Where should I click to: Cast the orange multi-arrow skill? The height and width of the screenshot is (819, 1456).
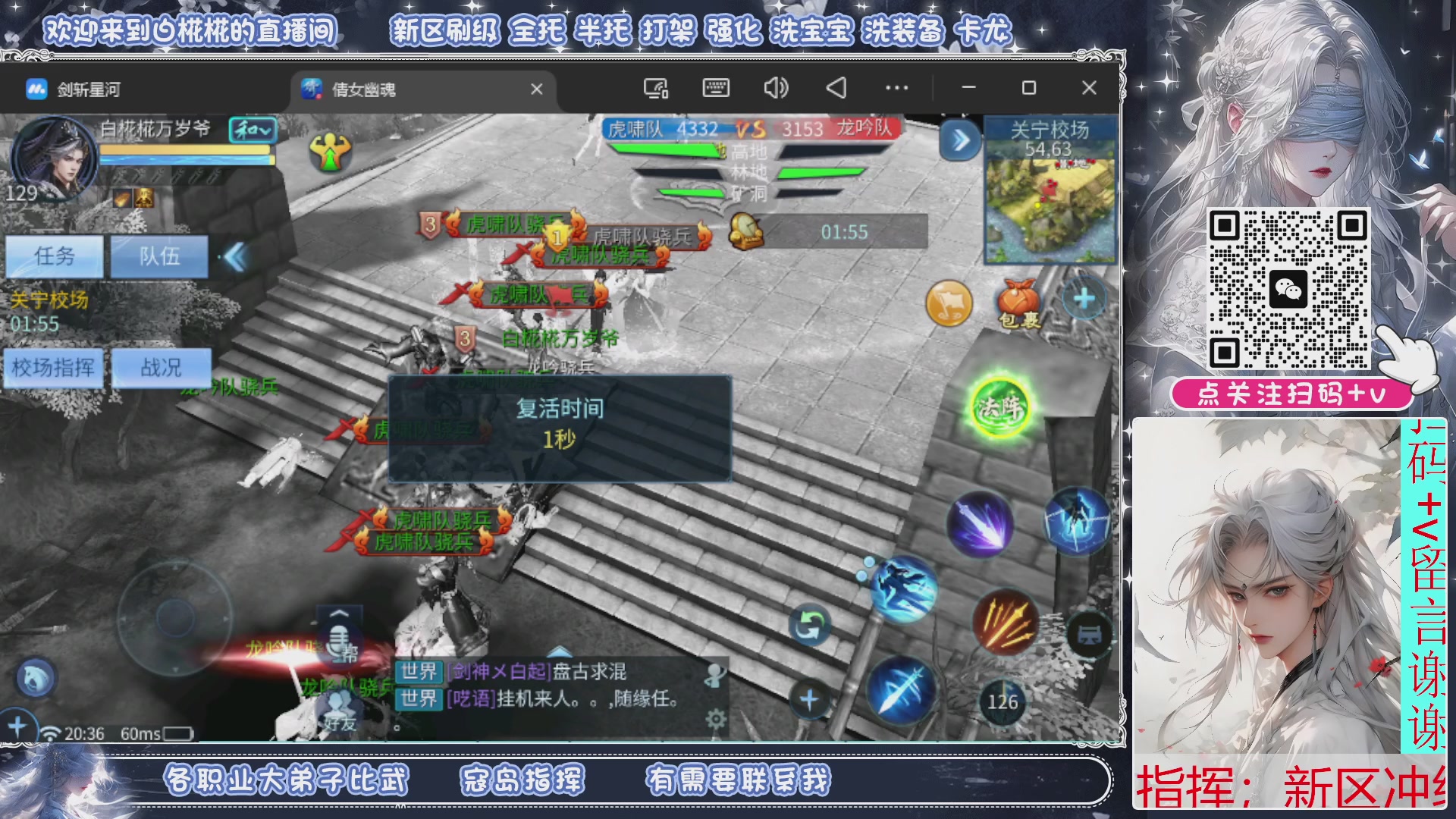pyautogui.click(x=1005, y=622)
